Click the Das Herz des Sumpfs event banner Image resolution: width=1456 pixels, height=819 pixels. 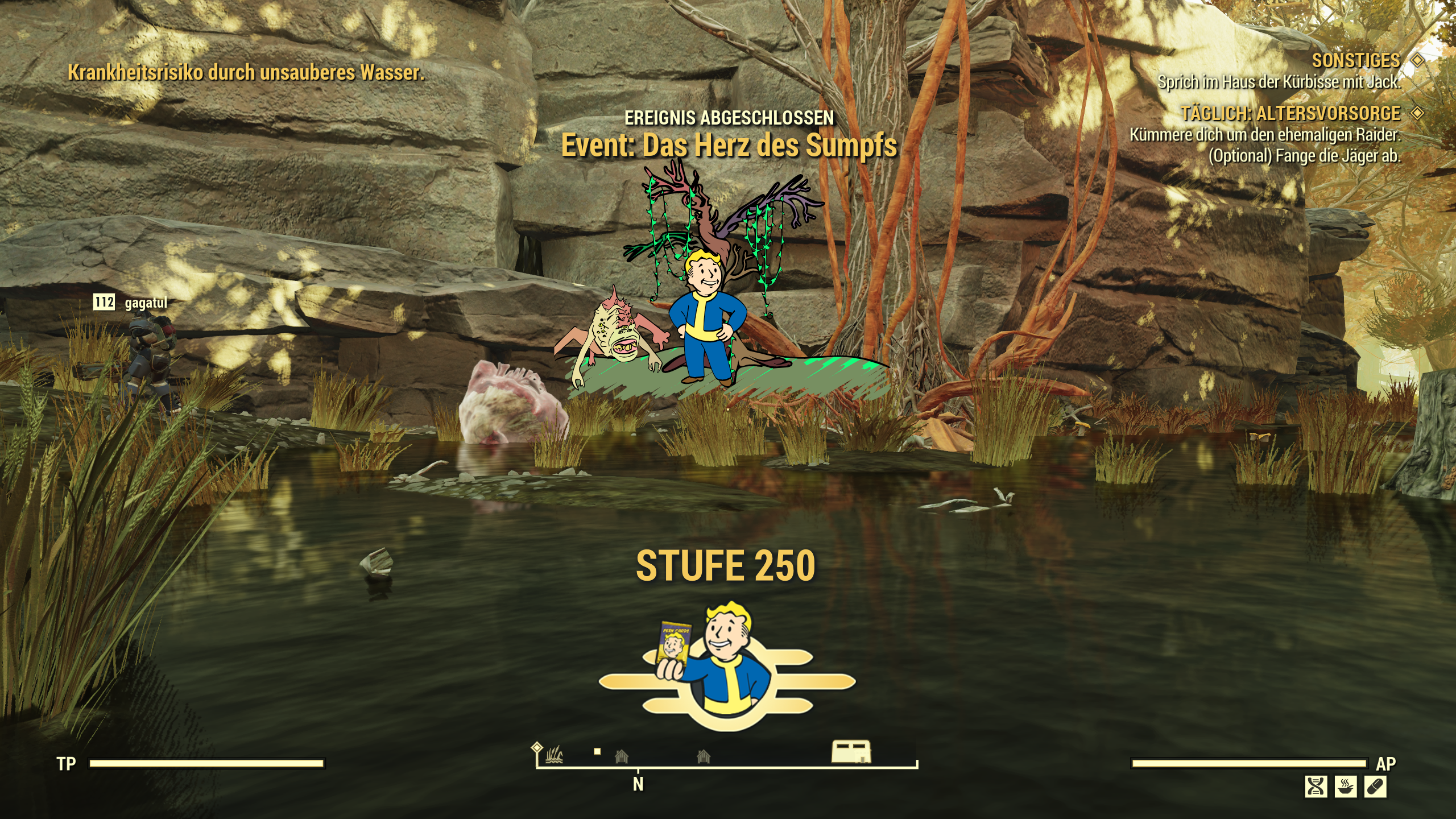(729, 145)
